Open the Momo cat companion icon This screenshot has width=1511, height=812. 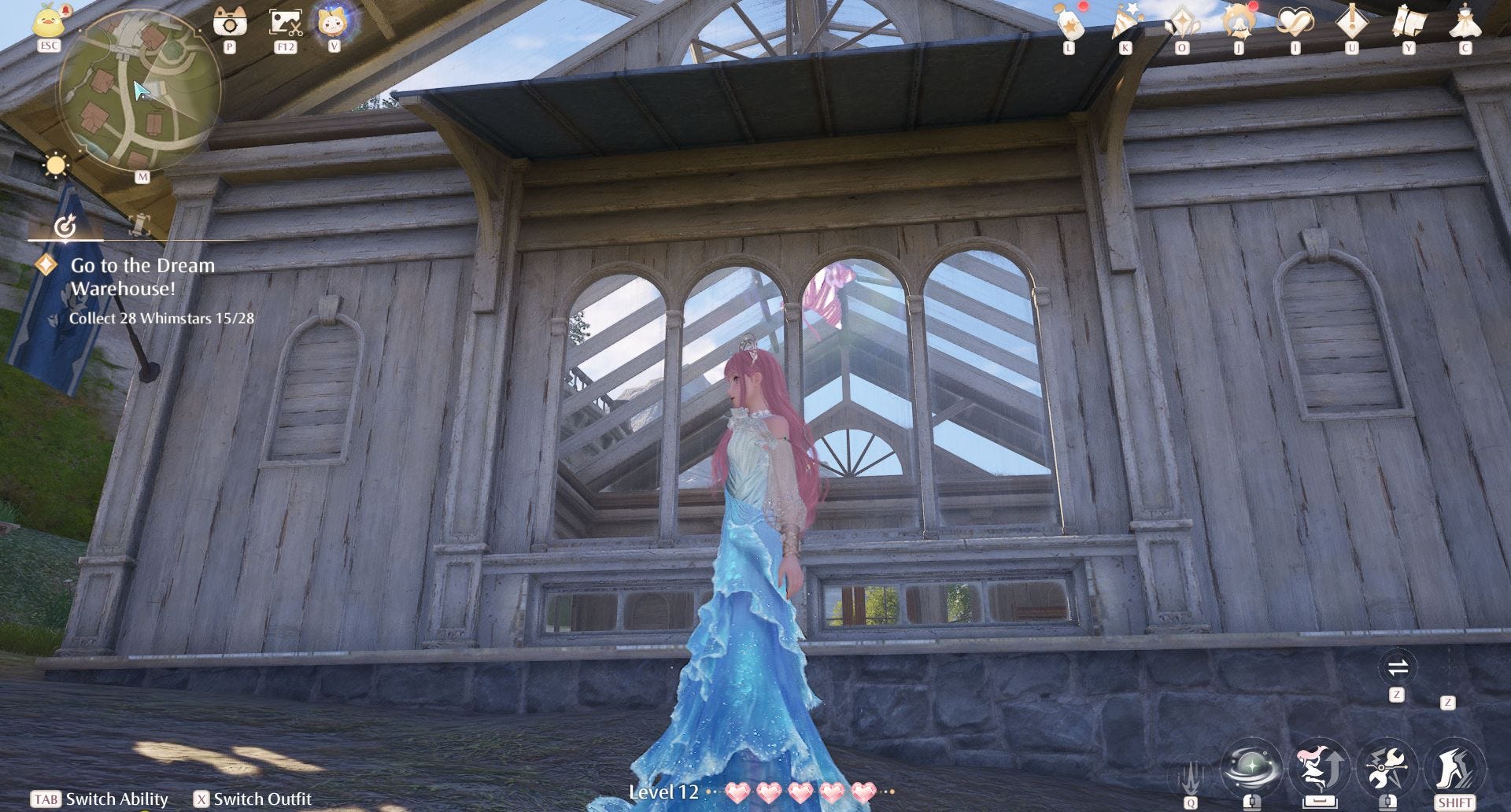click(x=334, y=21)
